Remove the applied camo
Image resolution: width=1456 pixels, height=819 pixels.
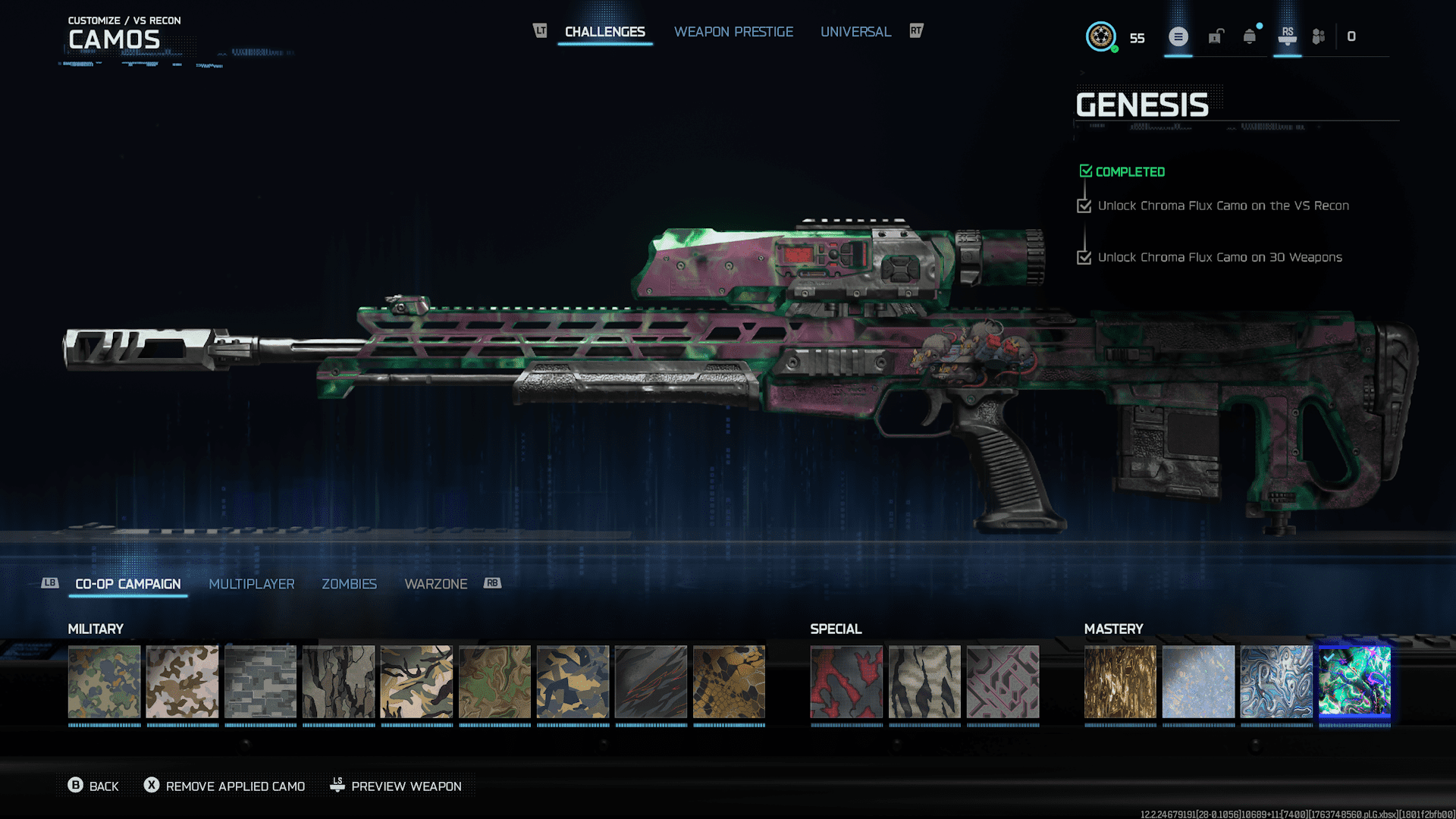[x=225, y=786]
